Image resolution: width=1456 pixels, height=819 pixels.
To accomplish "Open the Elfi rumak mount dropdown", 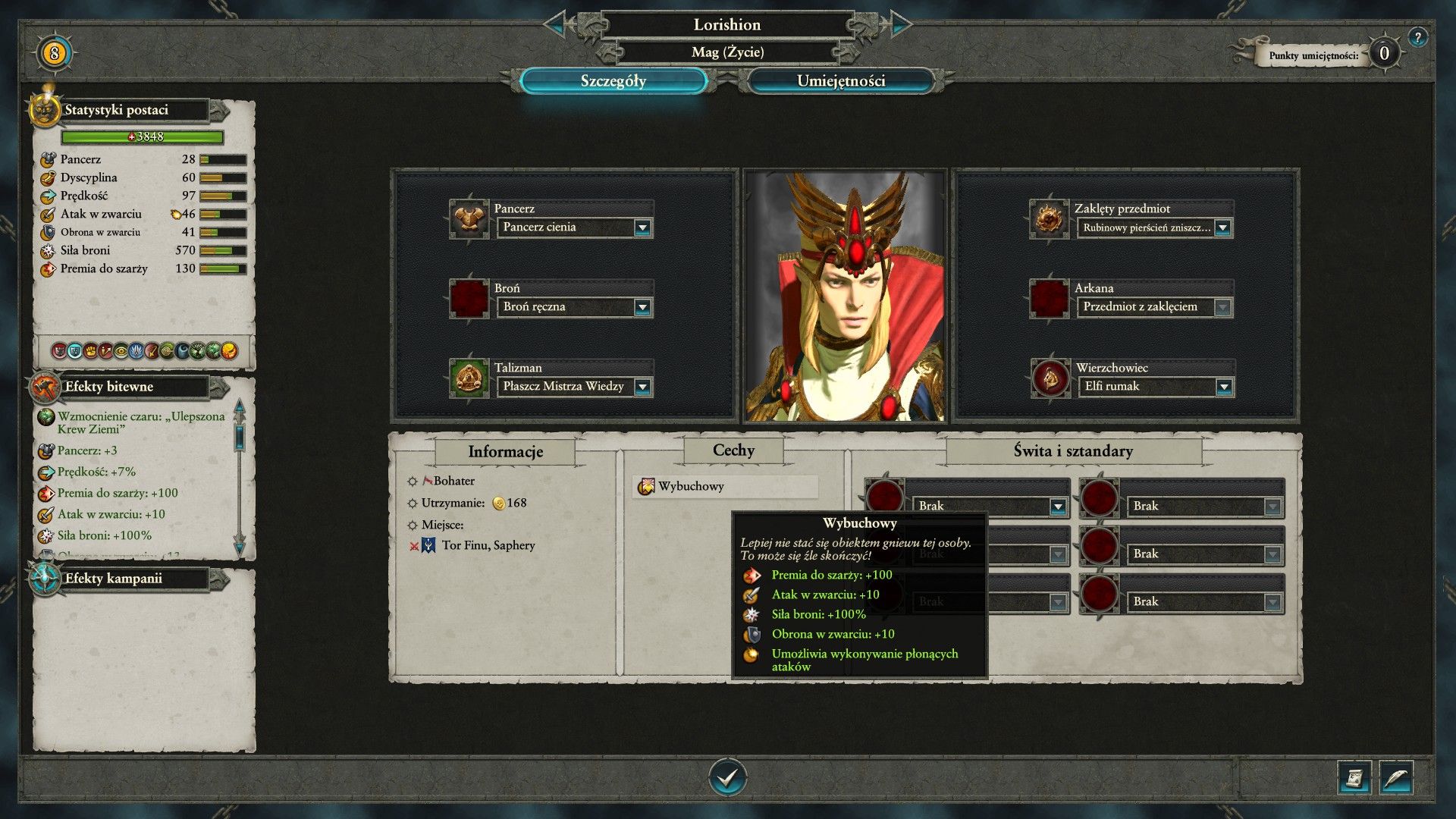I will pos(1223,387).
